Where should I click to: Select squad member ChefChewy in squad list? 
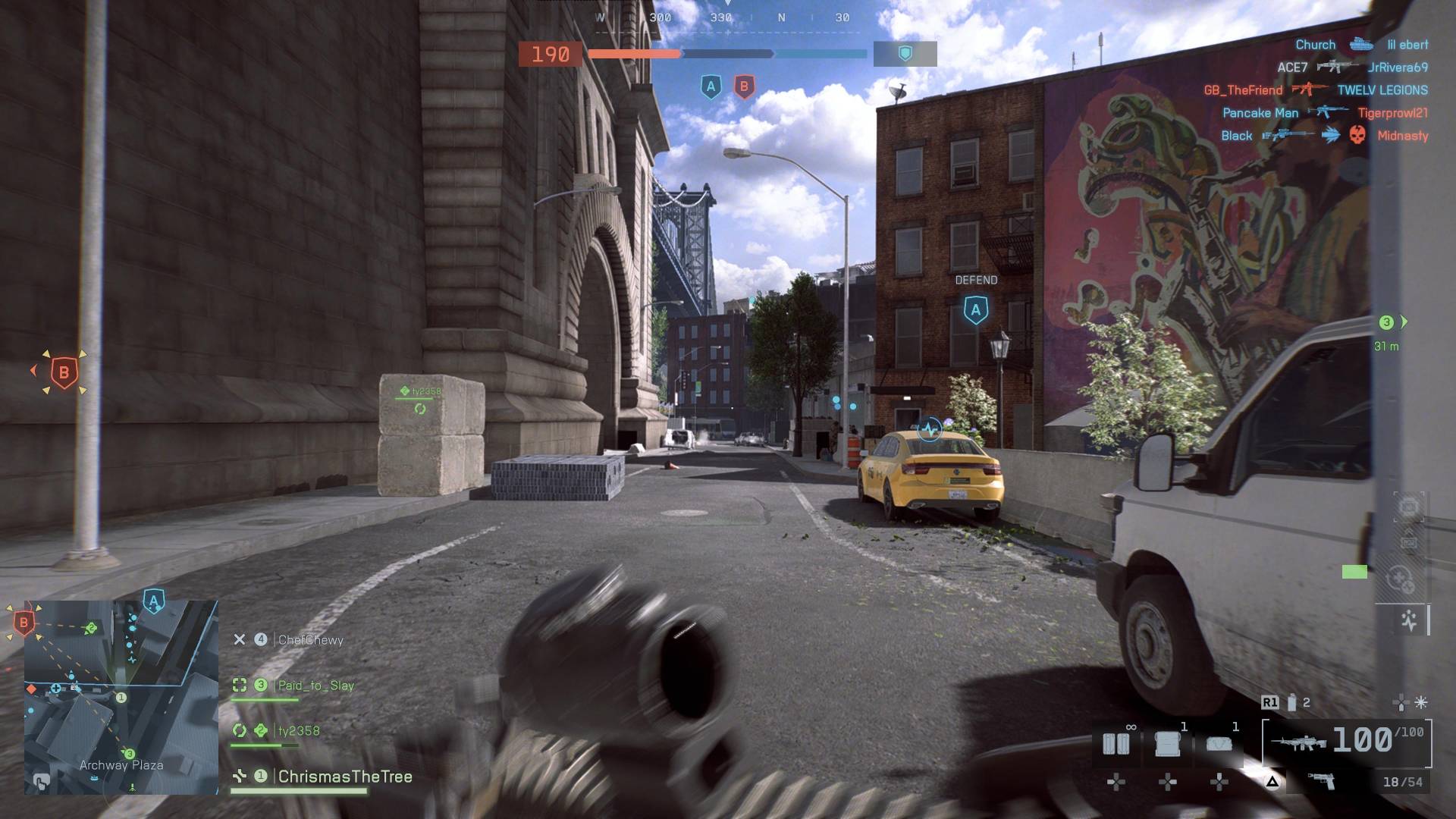[310, 640]
